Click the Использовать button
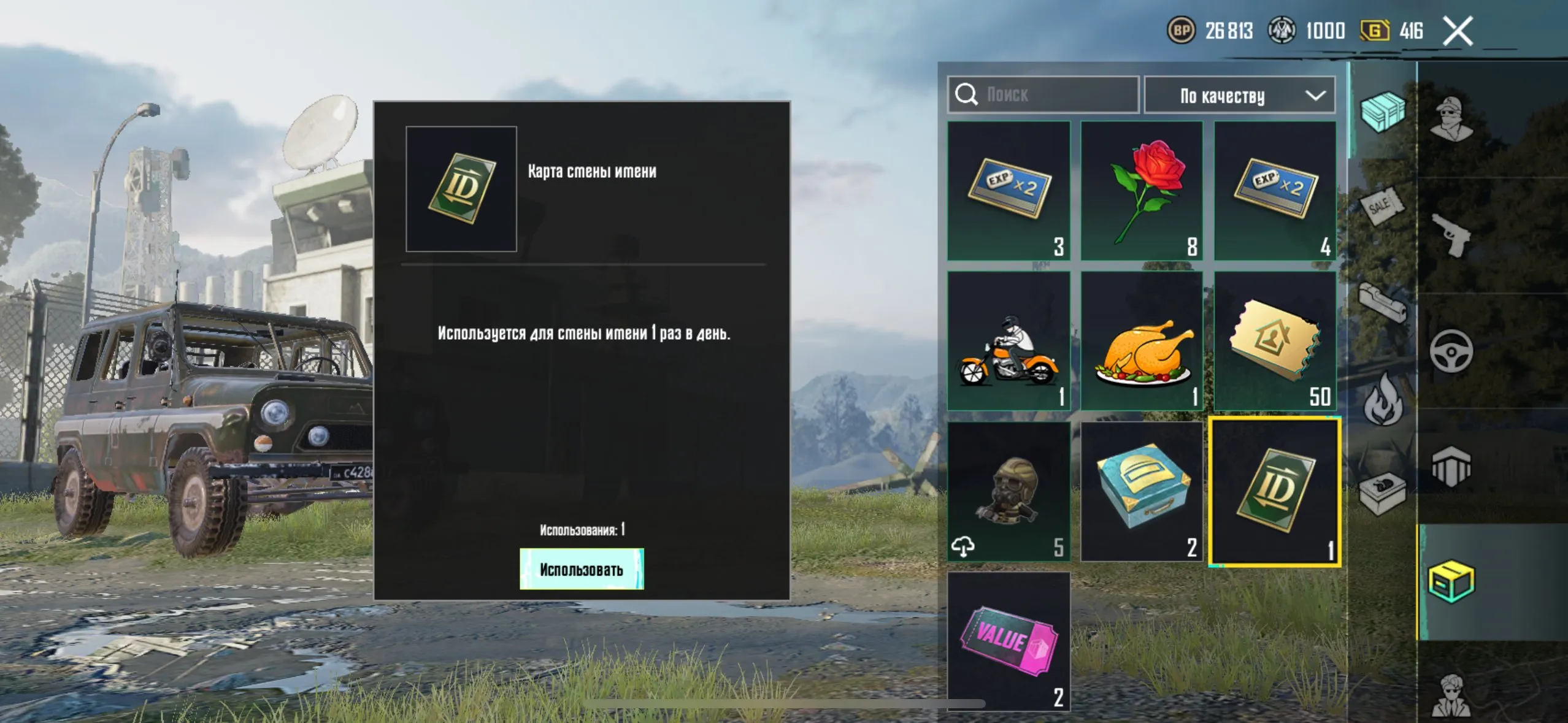The width and height of the screenshot is (1568, 723). coord(581,569)
